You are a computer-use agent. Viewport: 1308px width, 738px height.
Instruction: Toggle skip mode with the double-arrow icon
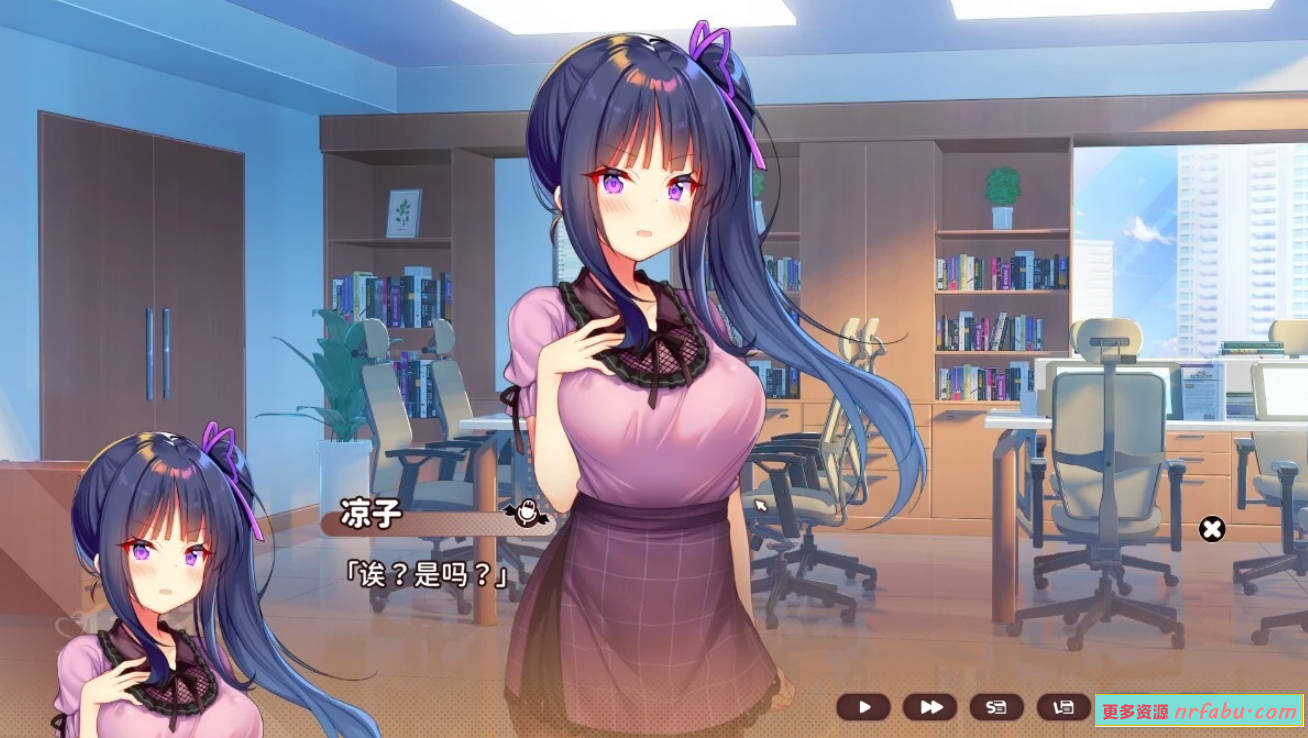pyautogui.click(x=931, y=705)
